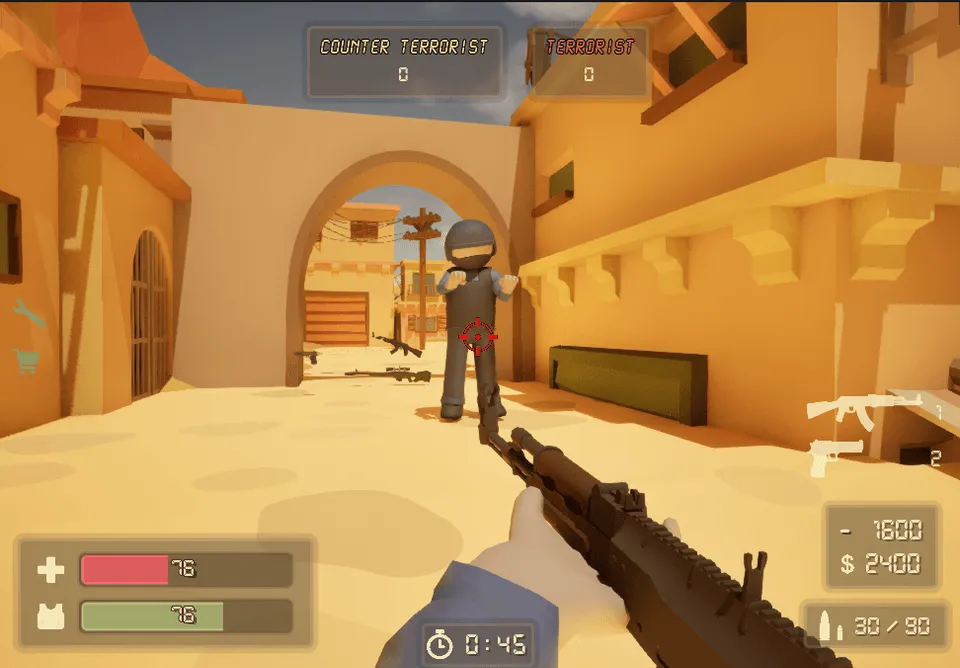
Task: Switch to the pistol weapon slot
Action: [x=836, y=456]
